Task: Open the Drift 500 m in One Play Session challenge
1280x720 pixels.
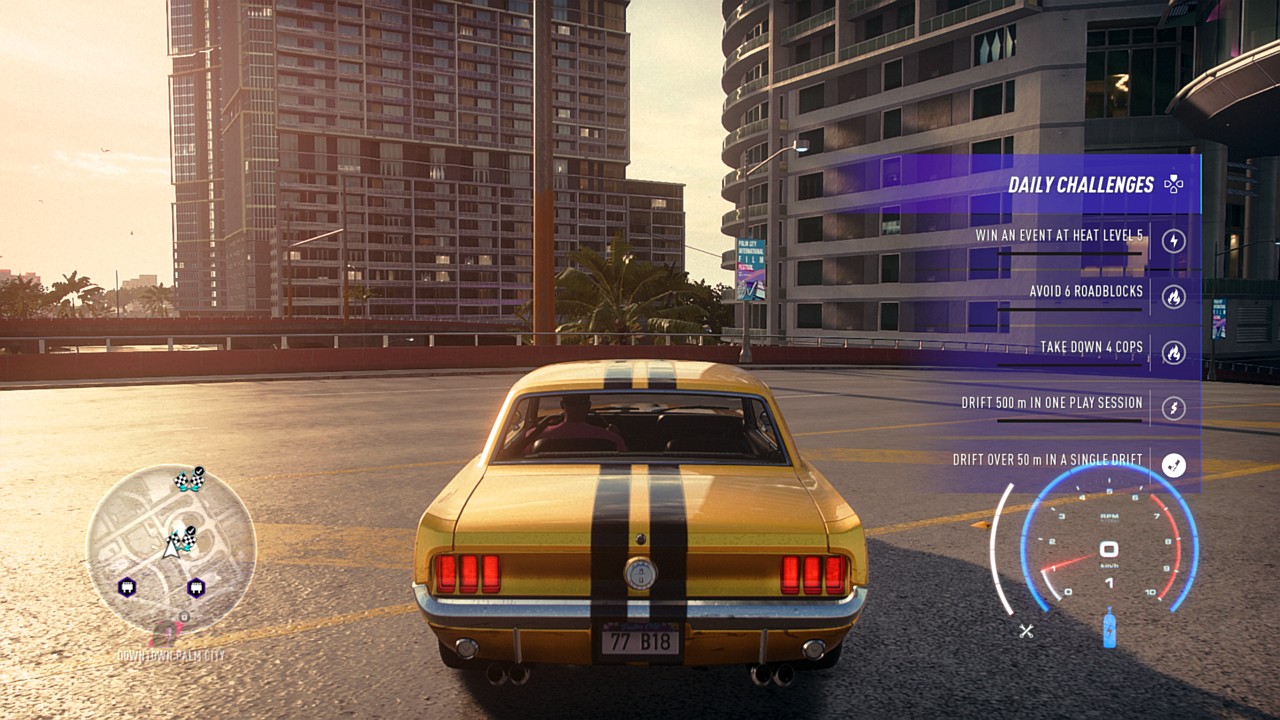Action: click(1052, 403)
